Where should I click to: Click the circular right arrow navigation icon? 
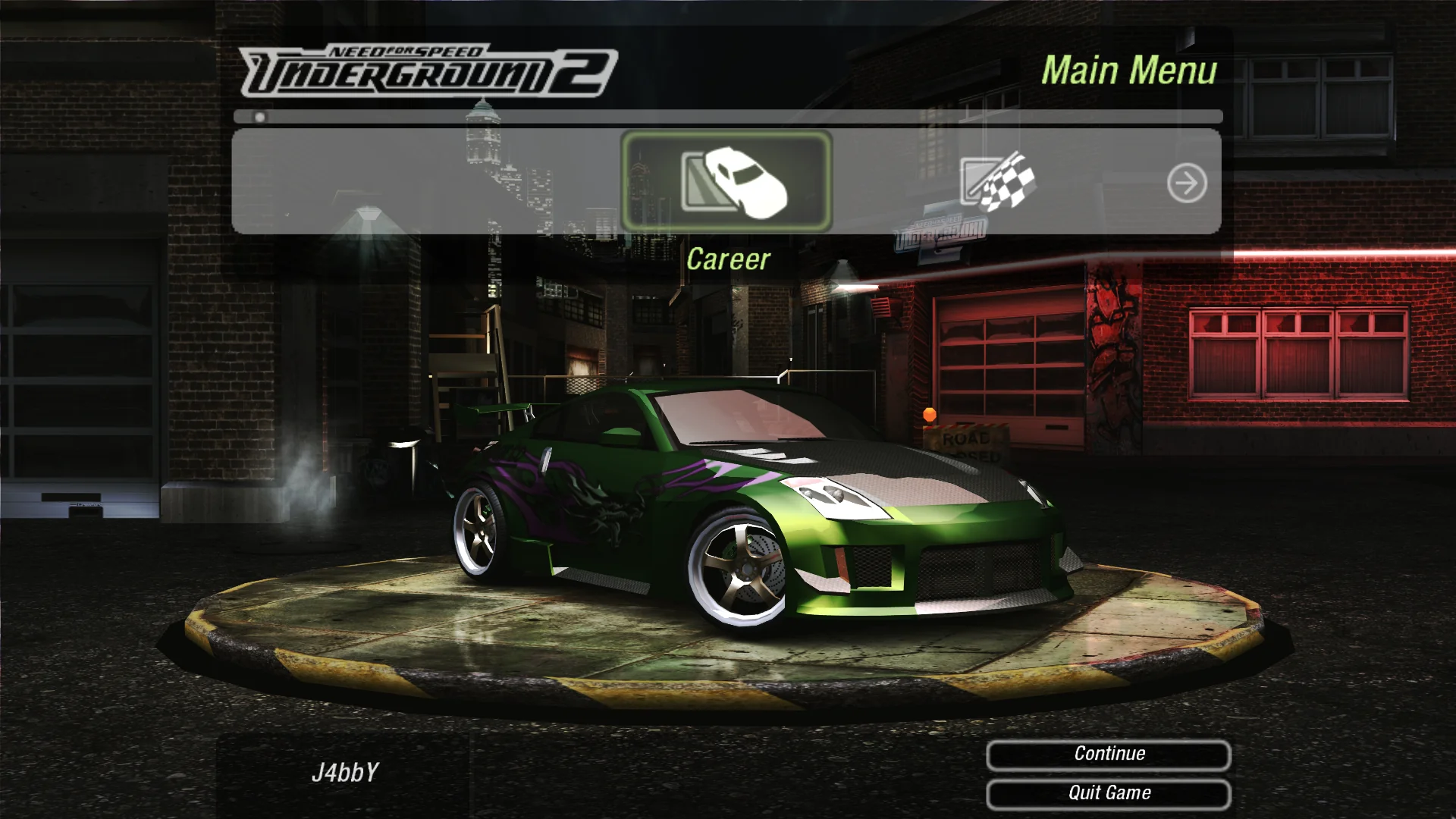click(x=1189, y=183)
